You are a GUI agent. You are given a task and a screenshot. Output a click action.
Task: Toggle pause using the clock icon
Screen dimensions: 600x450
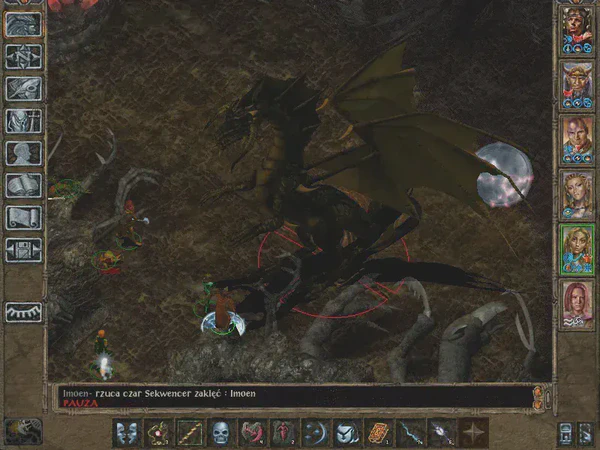click(22, 430)
